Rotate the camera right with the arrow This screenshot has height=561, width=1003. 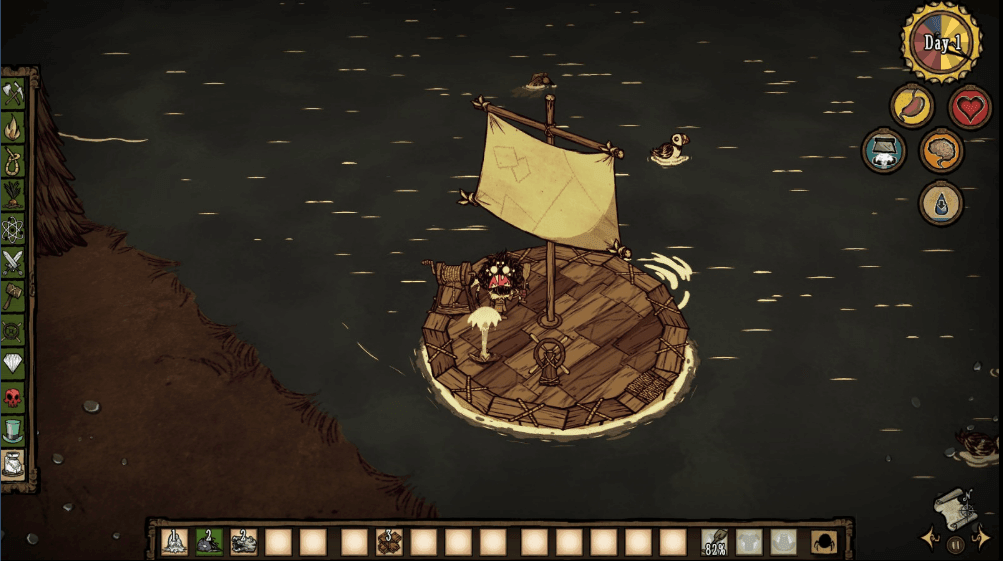982,540
